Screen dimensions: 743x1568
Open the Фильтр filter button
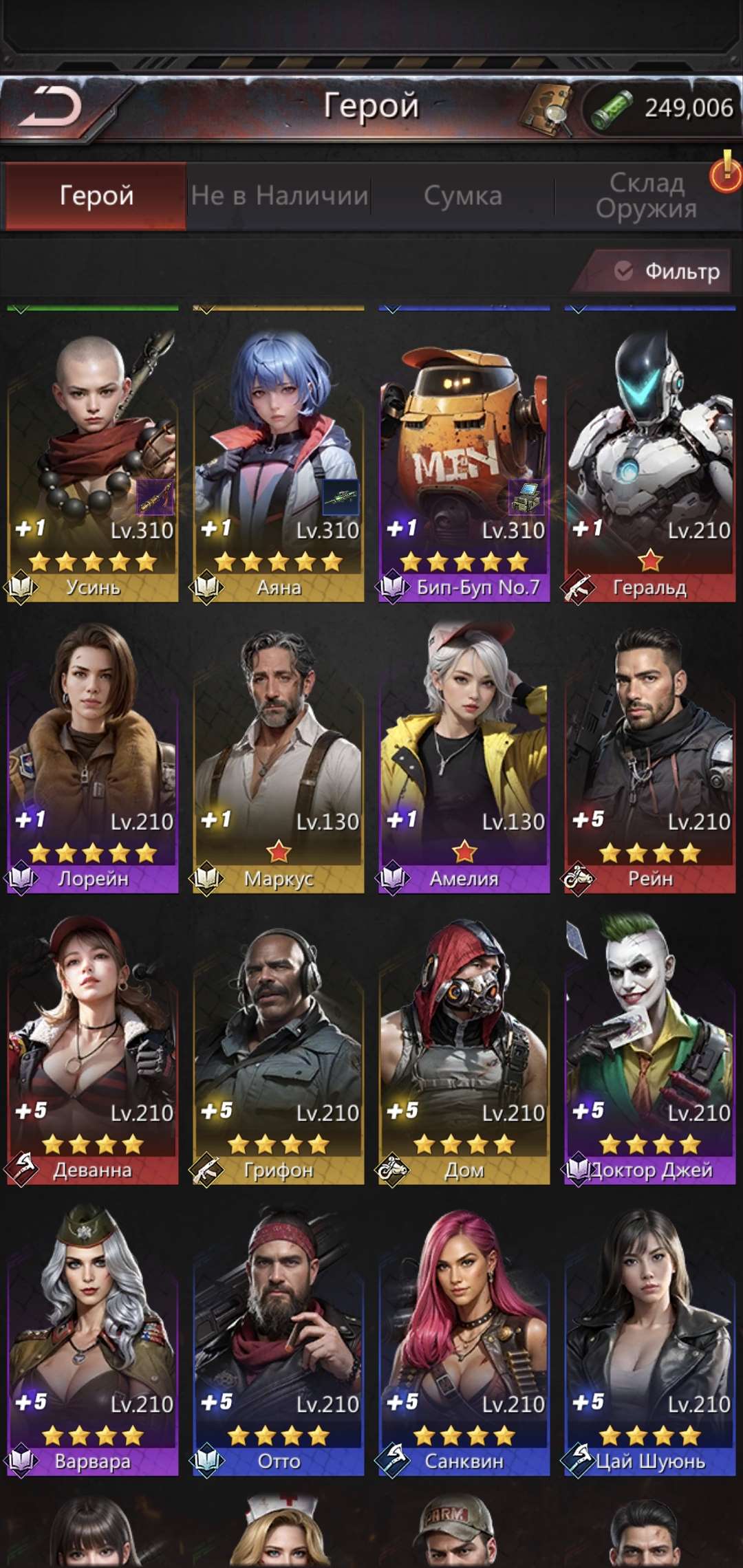click(666, 272)
